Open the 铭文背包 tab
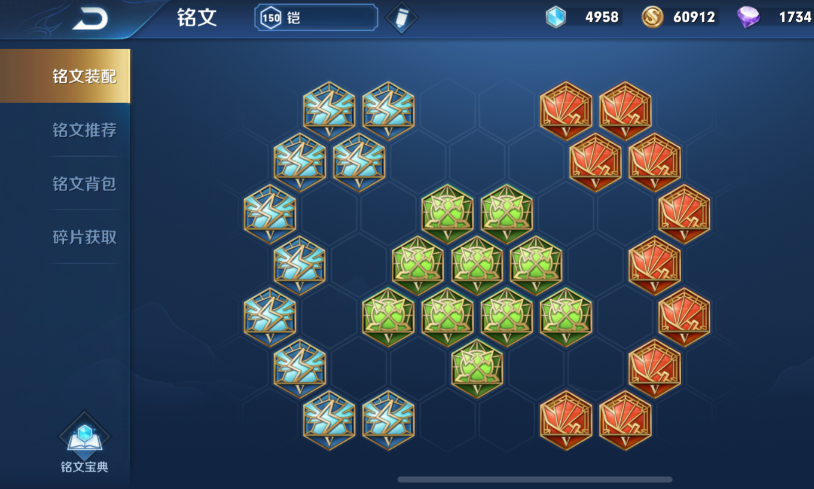 tap(84, 184)
